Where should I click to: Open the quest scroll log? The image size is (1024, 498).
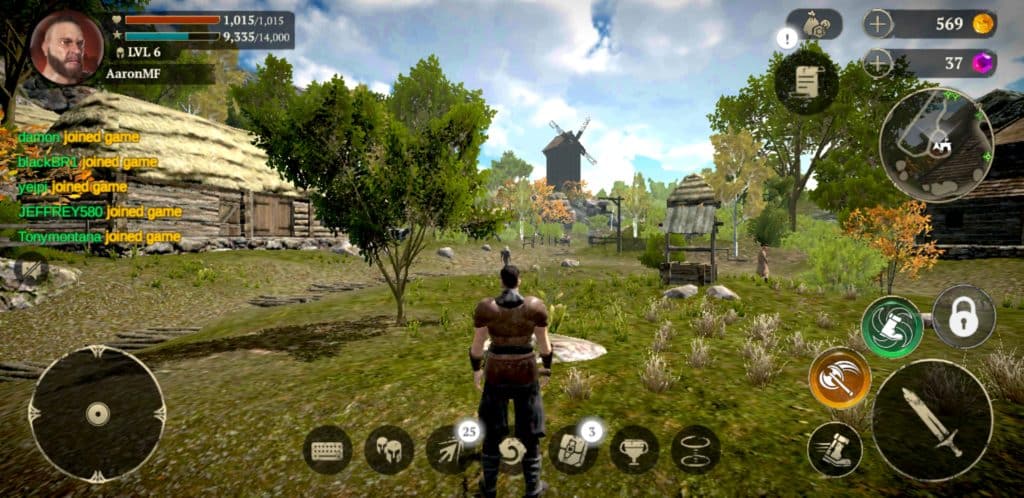[806, 82]
